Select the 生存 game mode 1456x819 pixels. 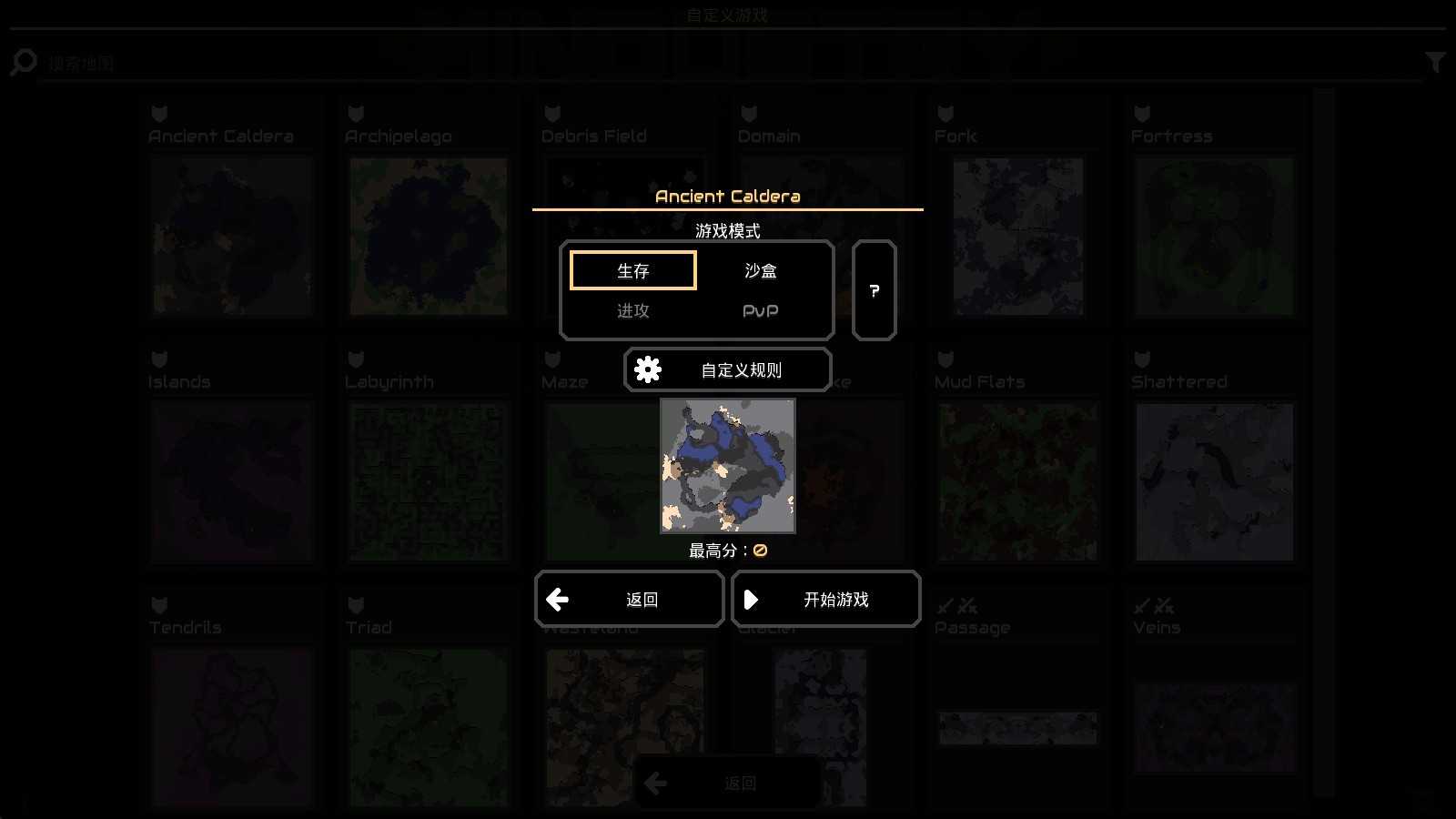point(632,270)
